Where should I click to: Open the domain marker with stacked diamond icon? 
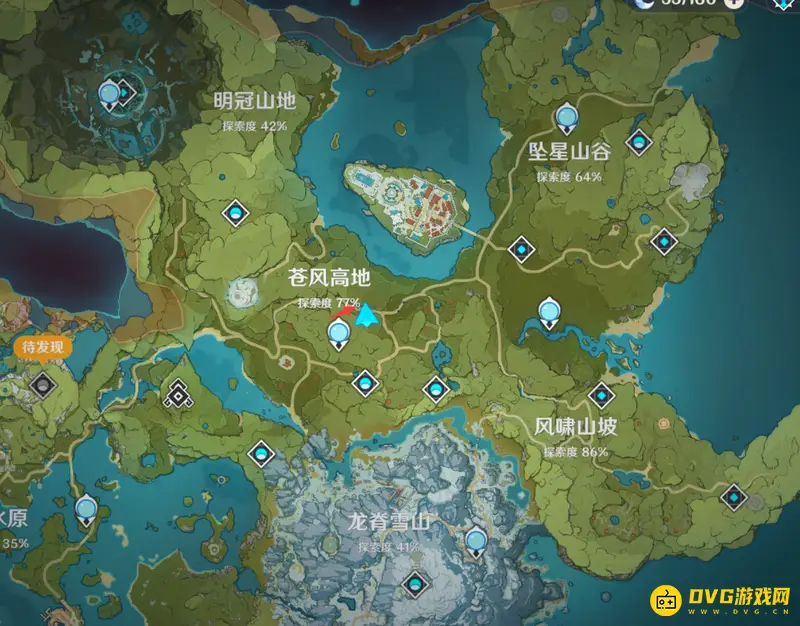pyautogui.click(x=178, y=394)
